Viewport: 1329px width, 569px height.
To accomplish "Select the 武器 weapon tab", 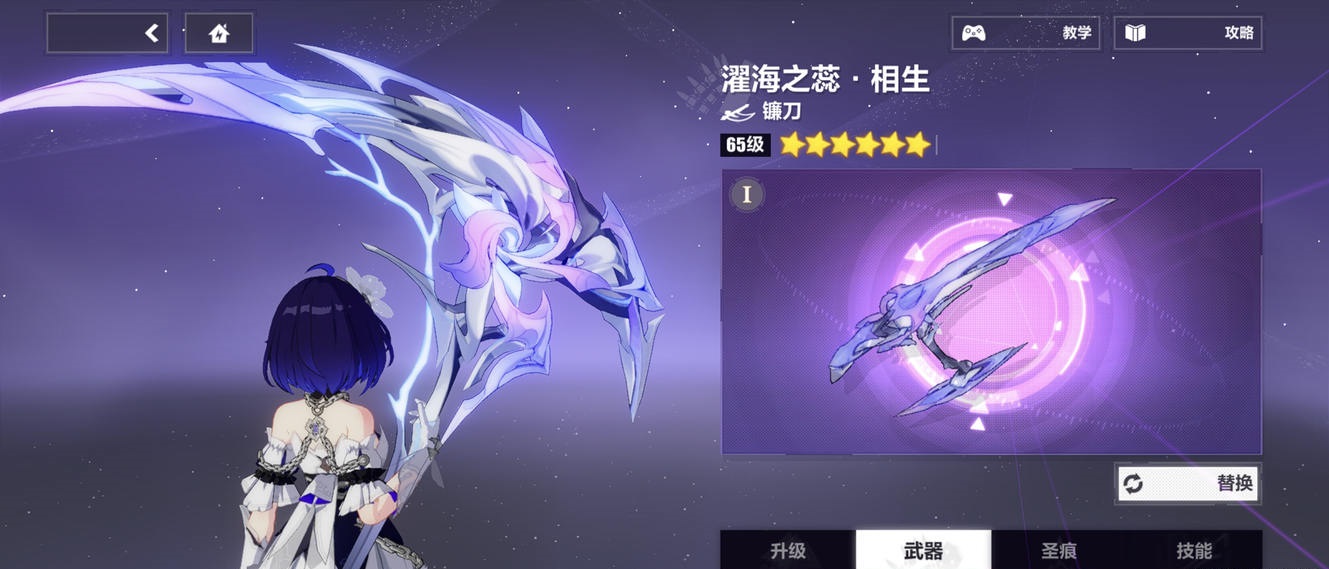I will pos(923,550).
